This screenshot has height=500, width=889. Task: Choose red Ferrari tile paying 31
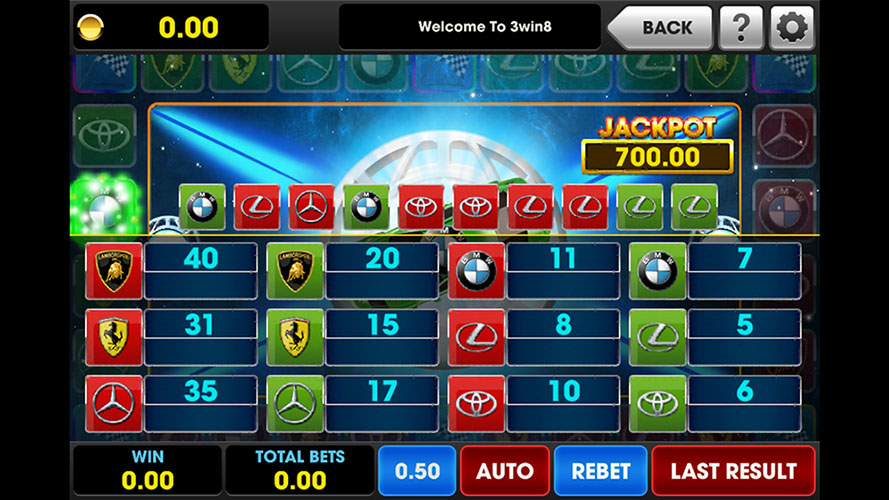(114, 336)
